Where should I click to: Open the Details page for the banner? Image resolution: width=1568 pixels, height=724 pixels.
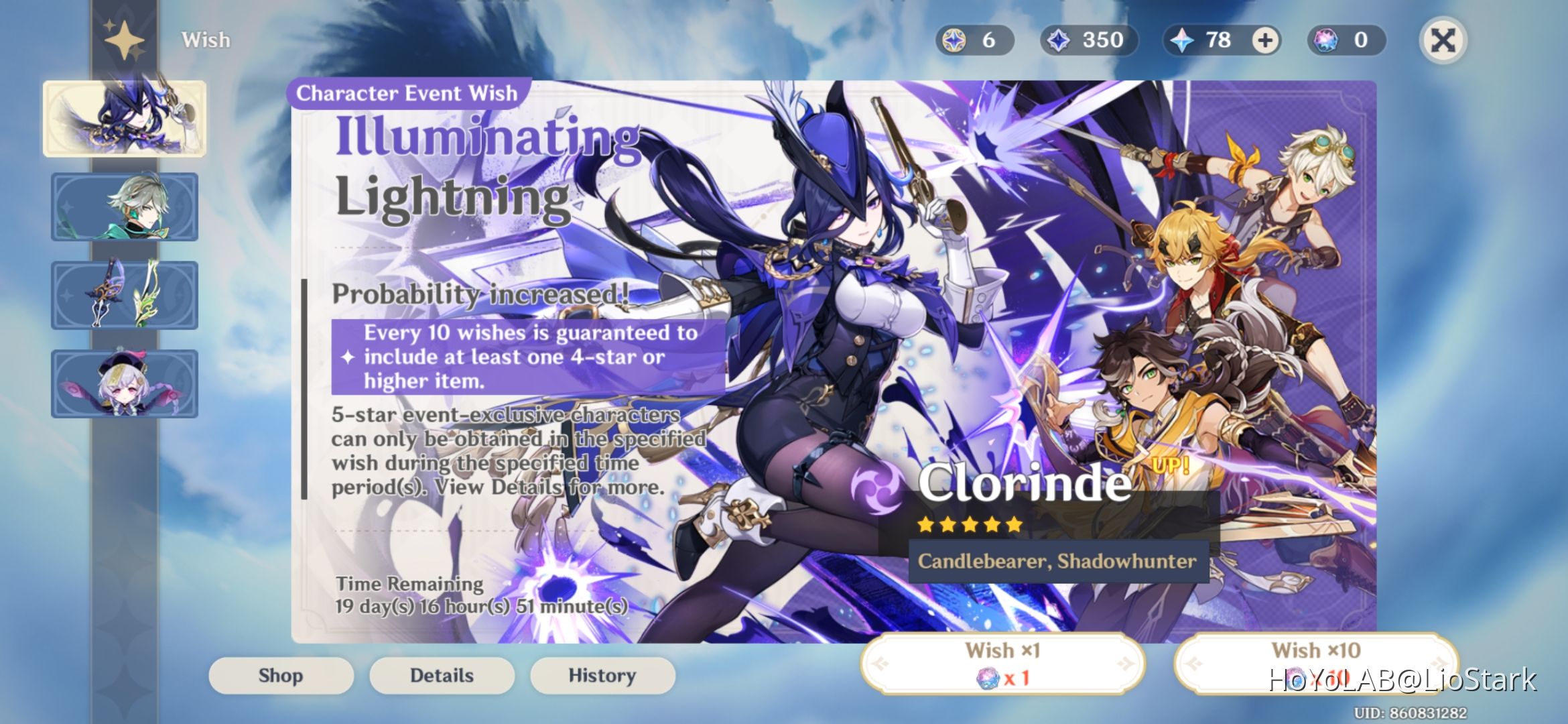pos(441,676)
